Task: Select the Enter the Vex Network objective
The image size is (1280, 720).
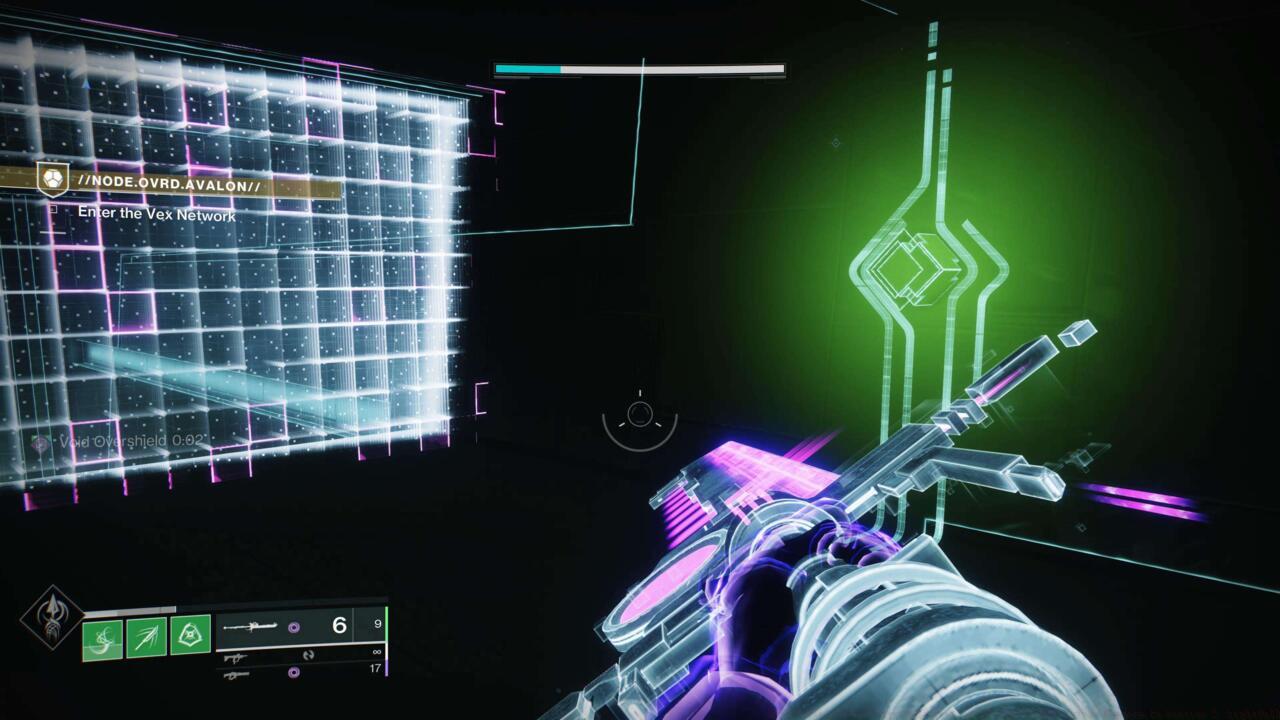Action: (157, 213)
